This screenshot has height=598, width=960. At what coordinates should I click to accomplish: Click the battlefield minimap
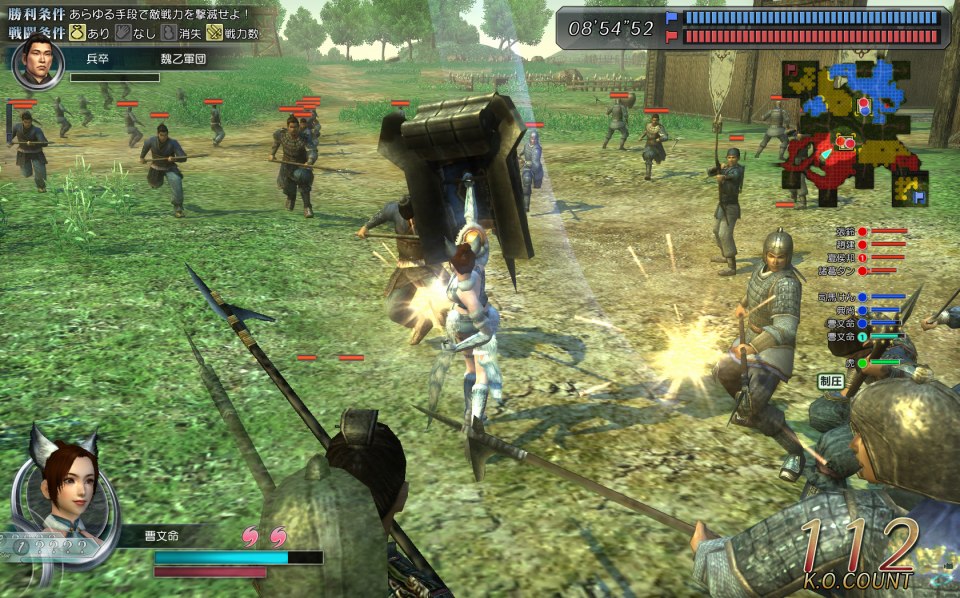point(856,132)
